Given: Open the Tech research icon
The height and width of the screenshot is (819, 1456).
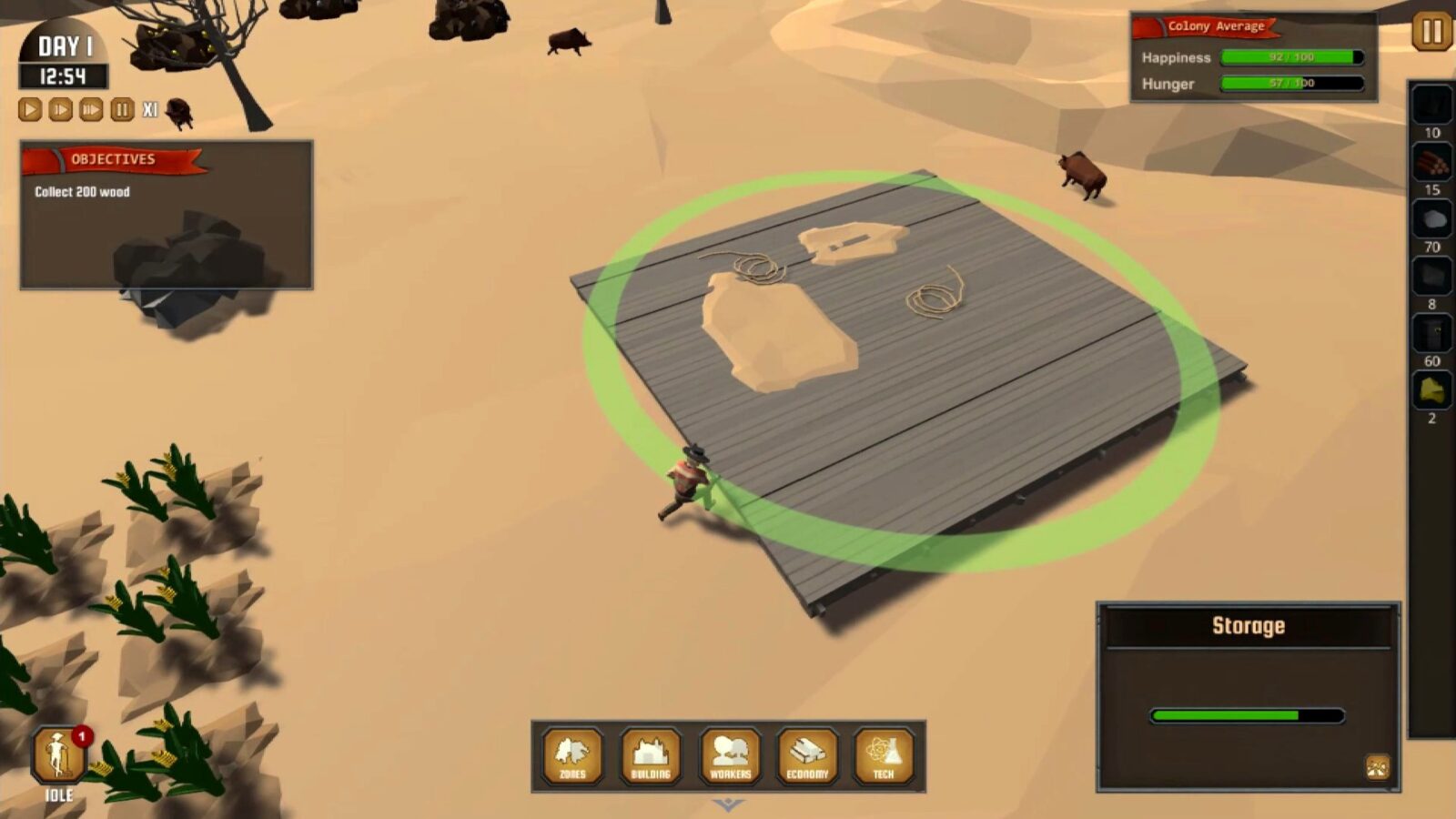Looking at the screenshot, I should coord(882,757).
